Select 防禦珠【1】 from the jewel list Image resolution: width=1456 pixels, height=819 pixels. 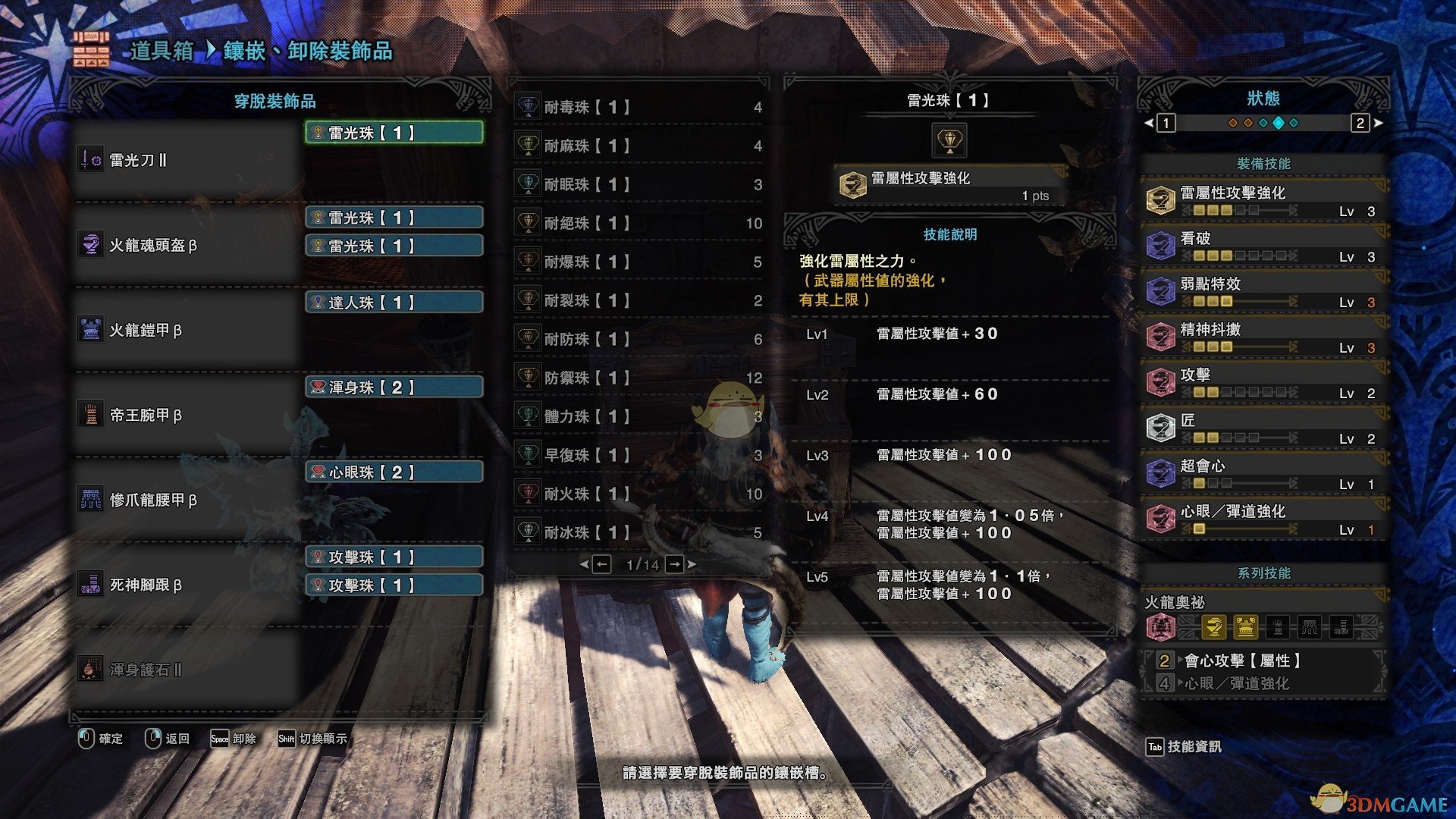tap(637, 378)
